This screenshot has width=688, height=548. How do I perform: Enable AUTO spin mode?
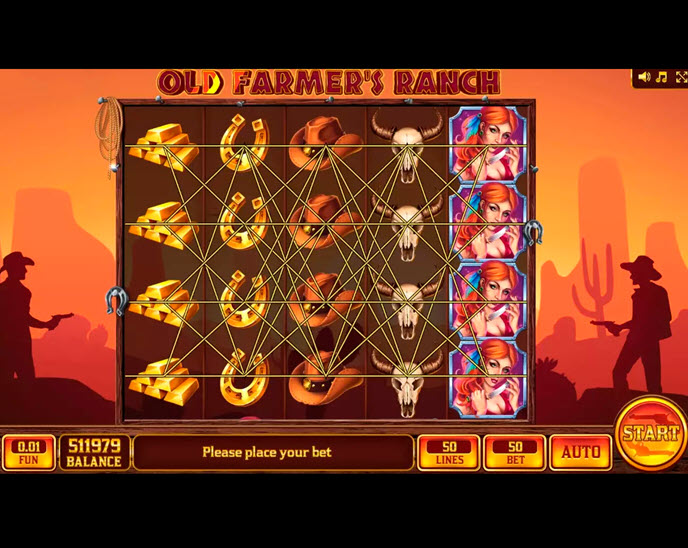click(x=580, y=452)
